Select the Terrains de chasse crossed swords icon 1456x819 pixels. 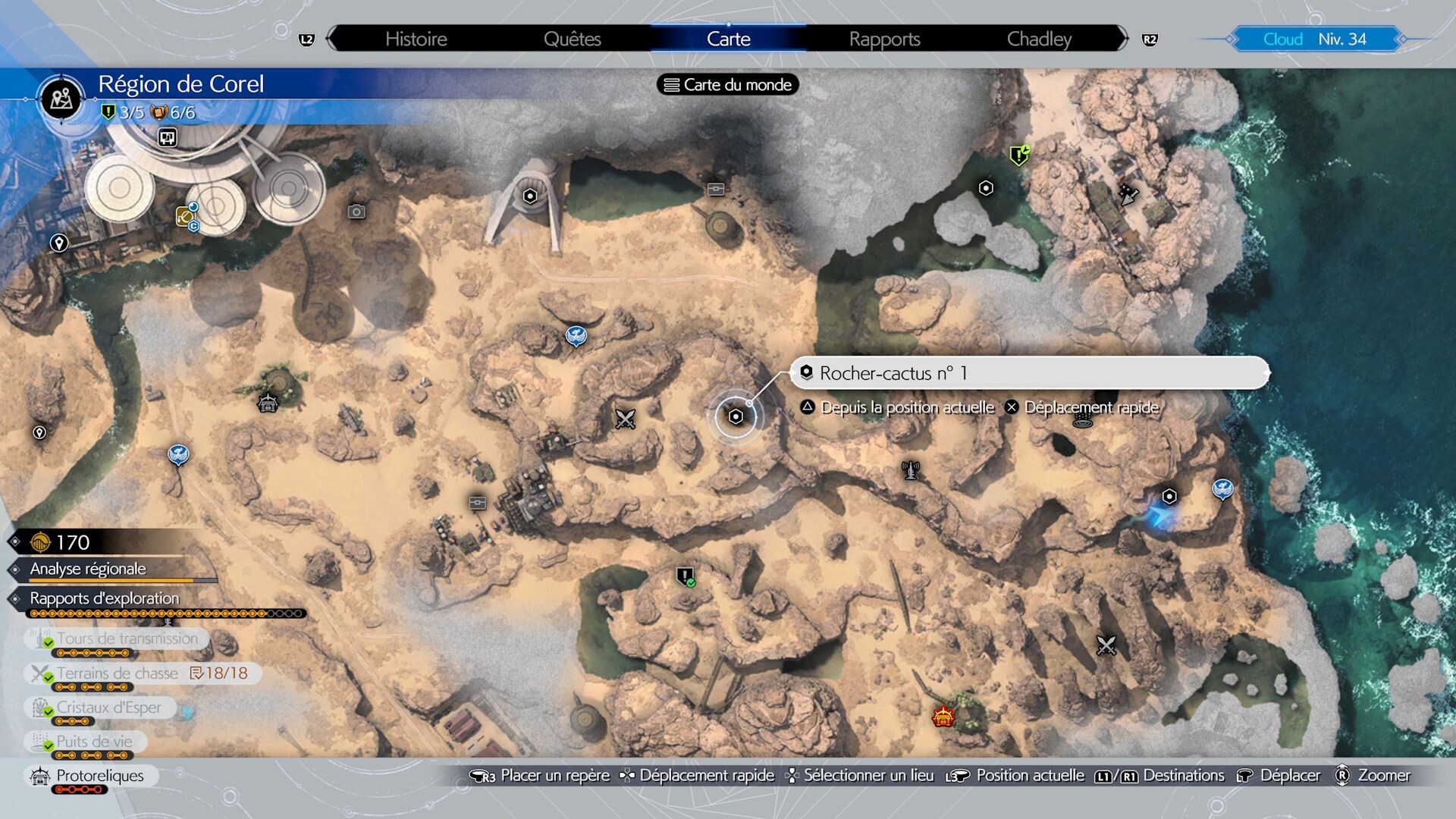39,673
